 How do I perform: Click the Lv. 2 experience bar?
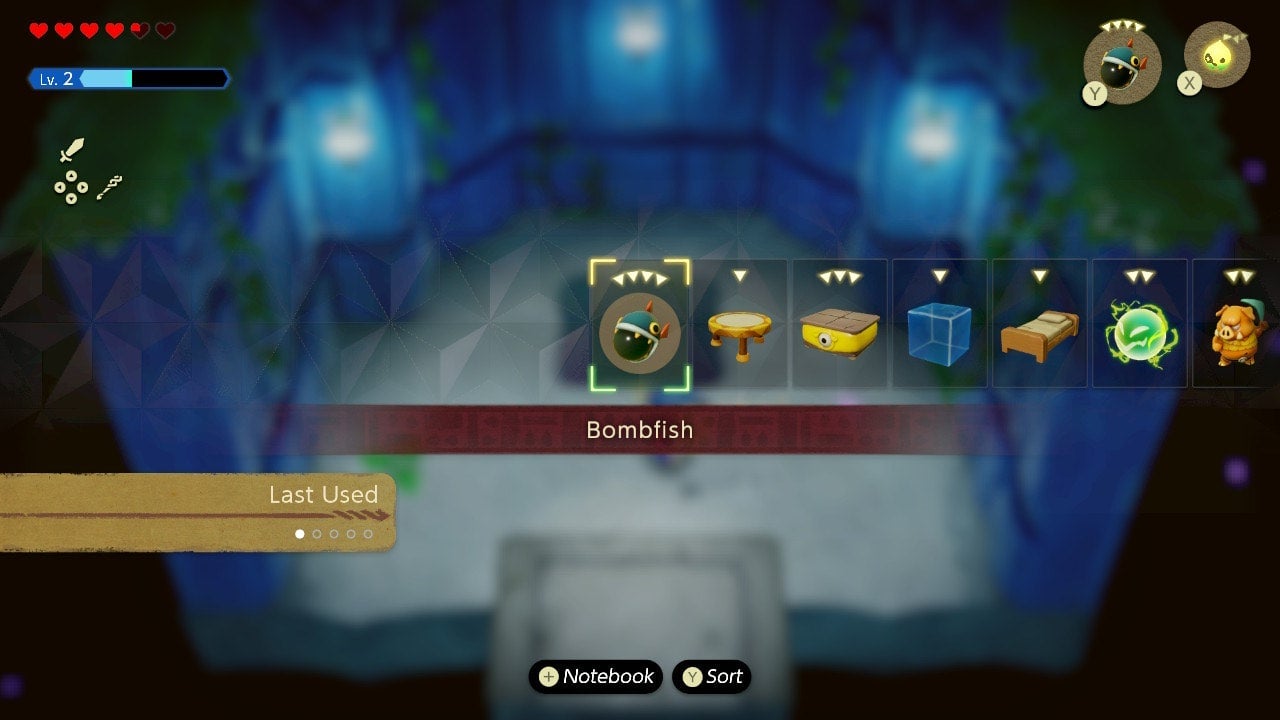(130, 77)
